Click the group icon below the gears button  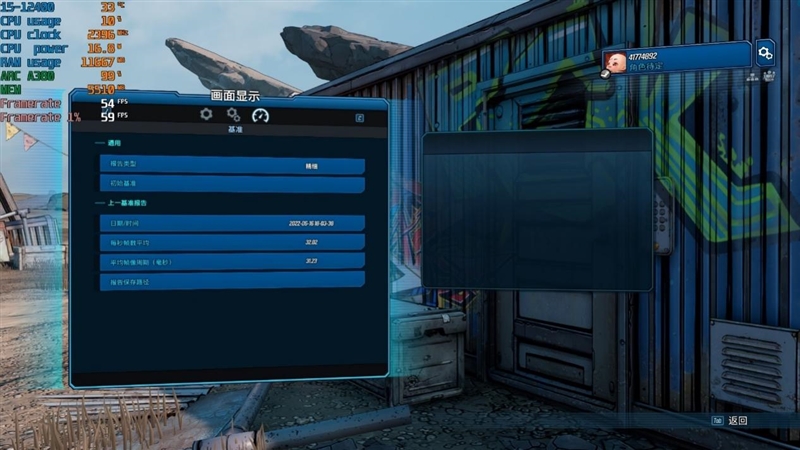[x=768, y=76]
